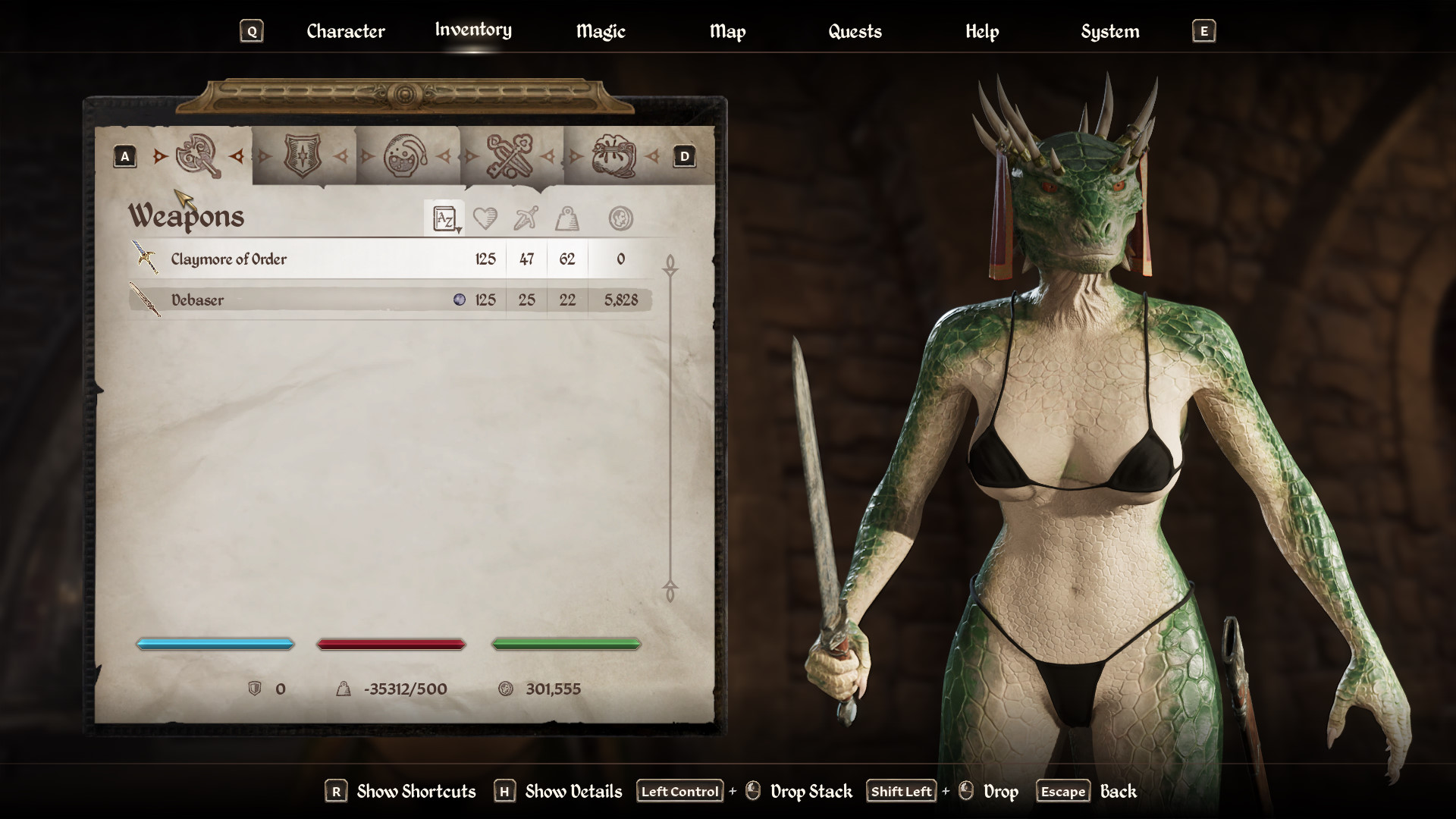
Task: Open the Map screen
Action: point(727,31)
